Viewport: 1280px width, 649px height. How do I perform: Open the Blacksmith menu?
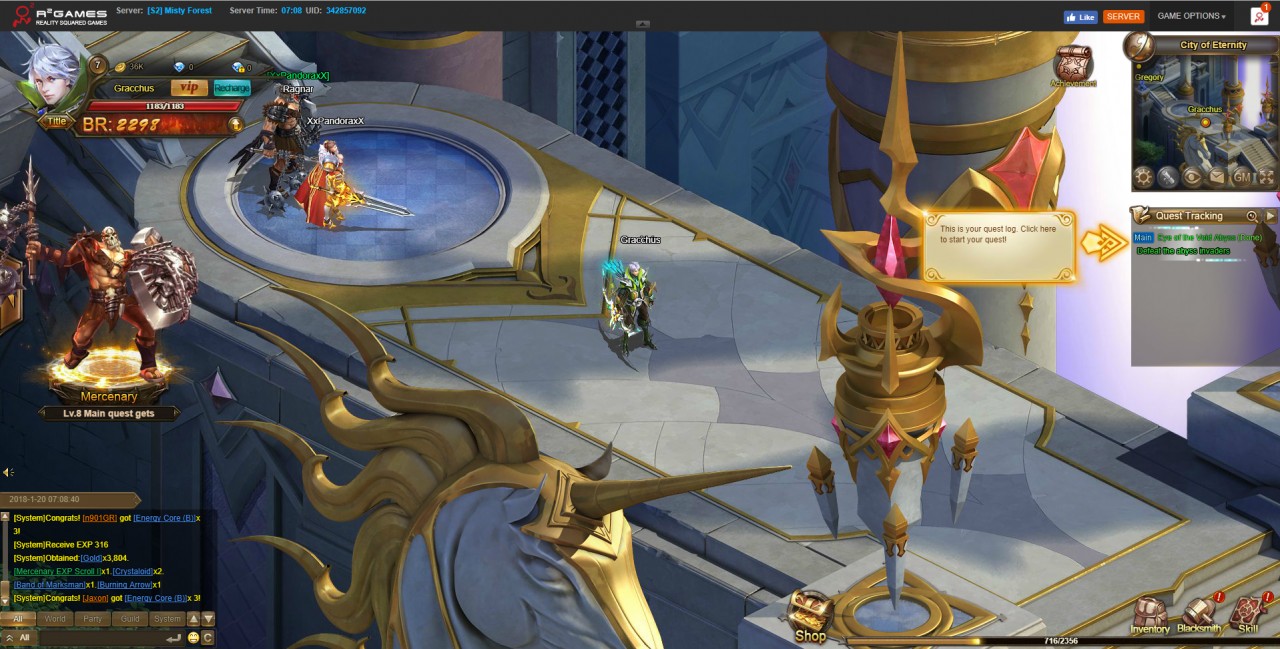[x=1198, y=615]
